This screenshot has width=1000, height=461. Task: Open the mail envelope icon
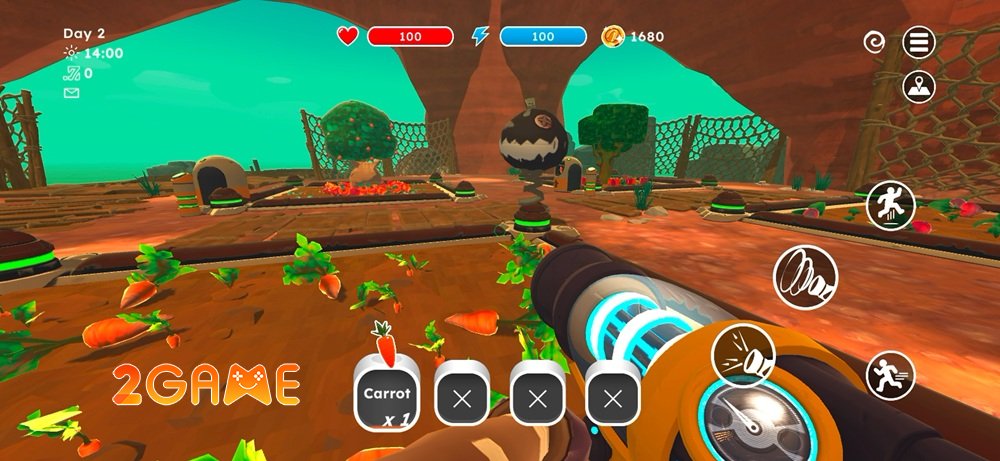click(x=71, y=93)
